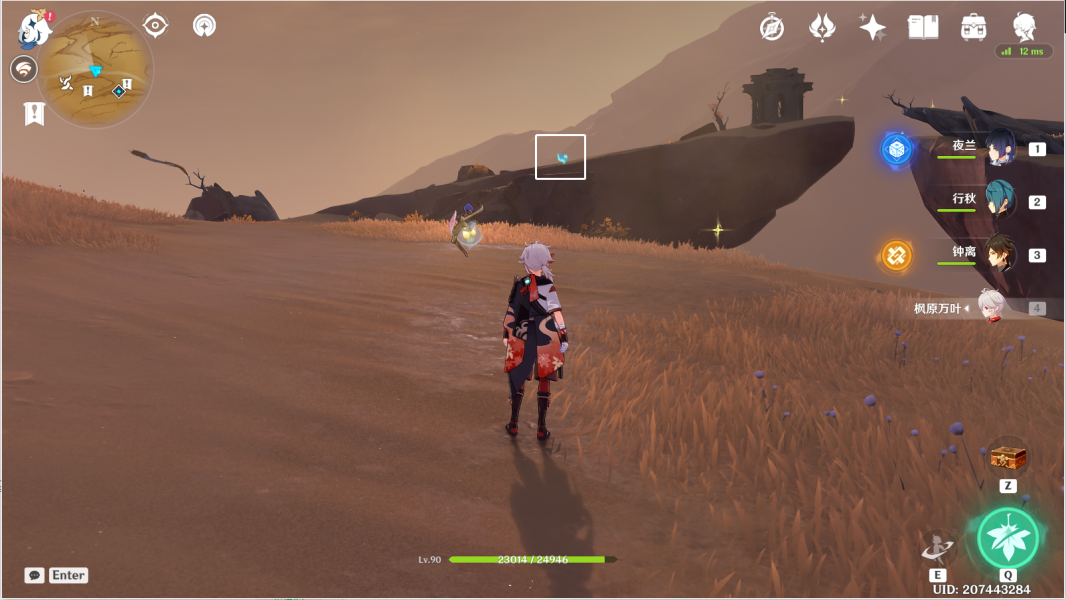
Task: Click the winged emblem icon in the top bar
Action: 822,27
